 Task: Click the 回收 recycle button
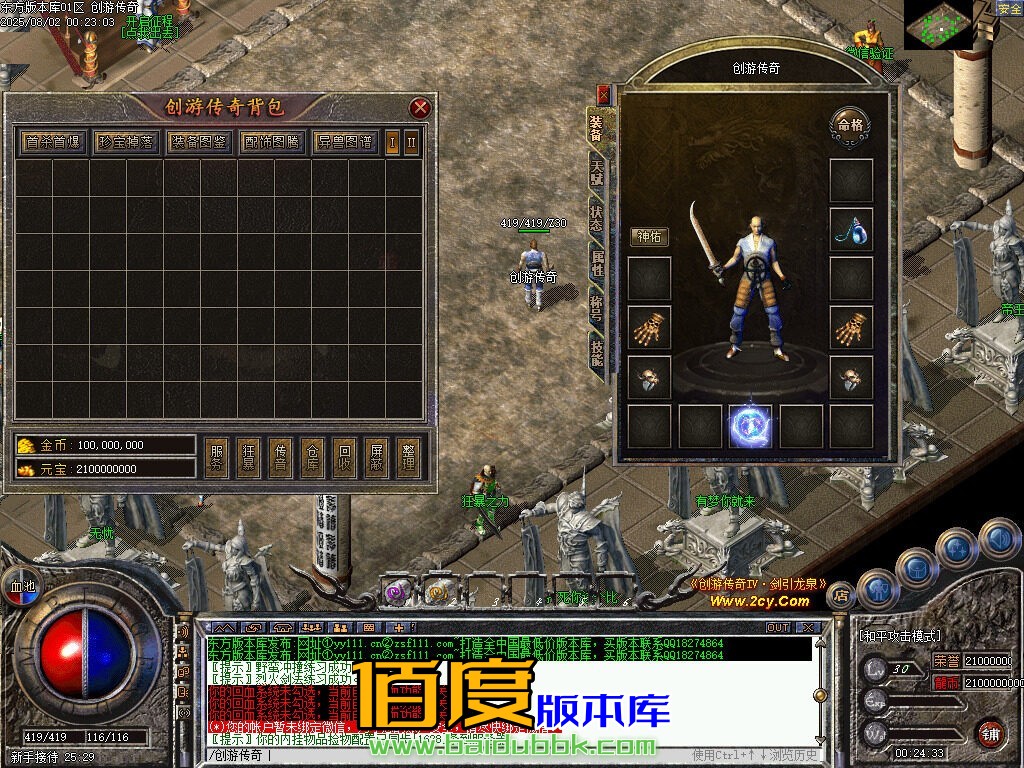343,458
